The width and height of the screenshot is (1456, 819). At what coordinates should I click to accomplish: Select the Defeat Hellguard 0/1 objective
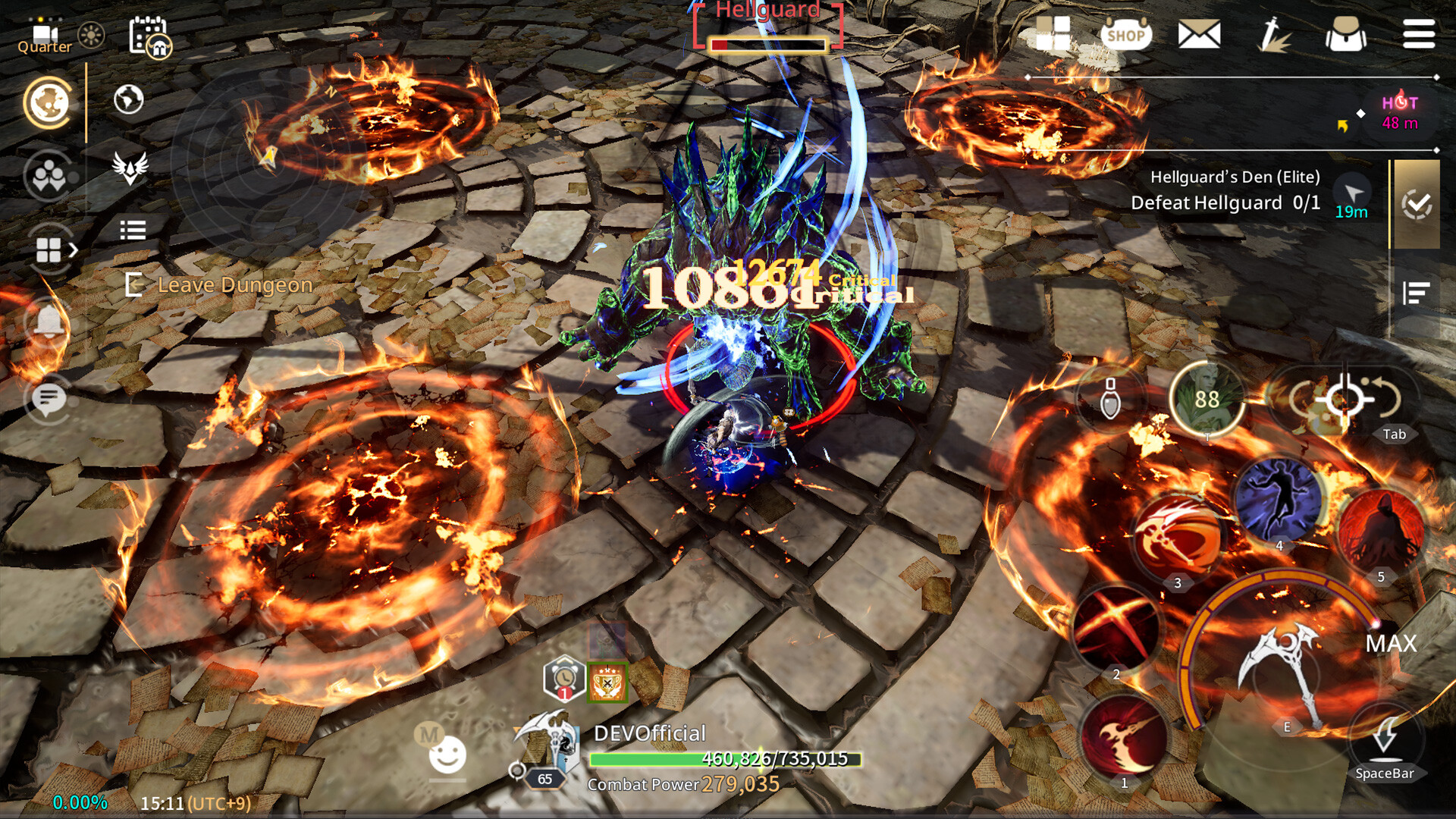pos(1223,202)
